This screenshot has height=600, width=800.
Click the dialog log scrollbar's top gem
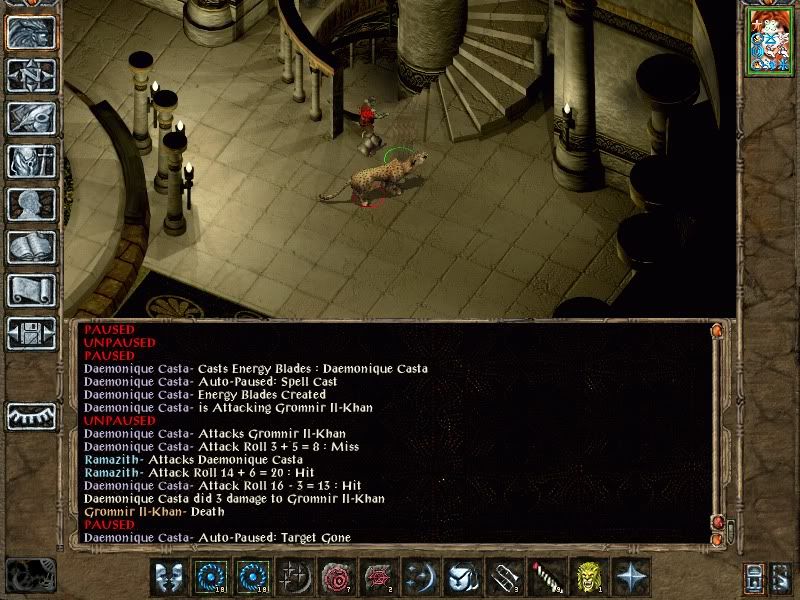pos(717,329)
